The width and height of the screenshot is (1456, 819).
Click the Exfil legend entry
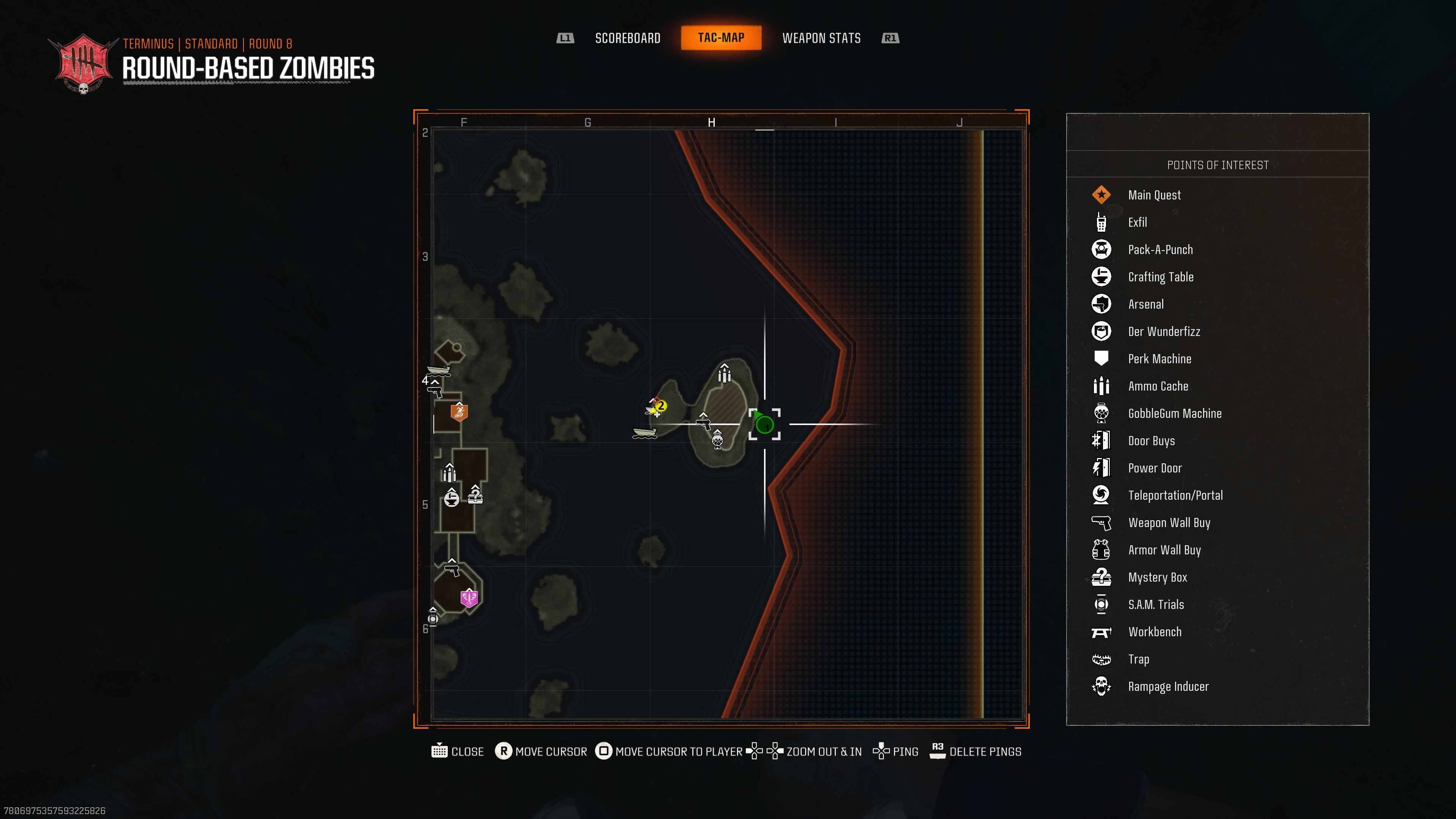1137,223
